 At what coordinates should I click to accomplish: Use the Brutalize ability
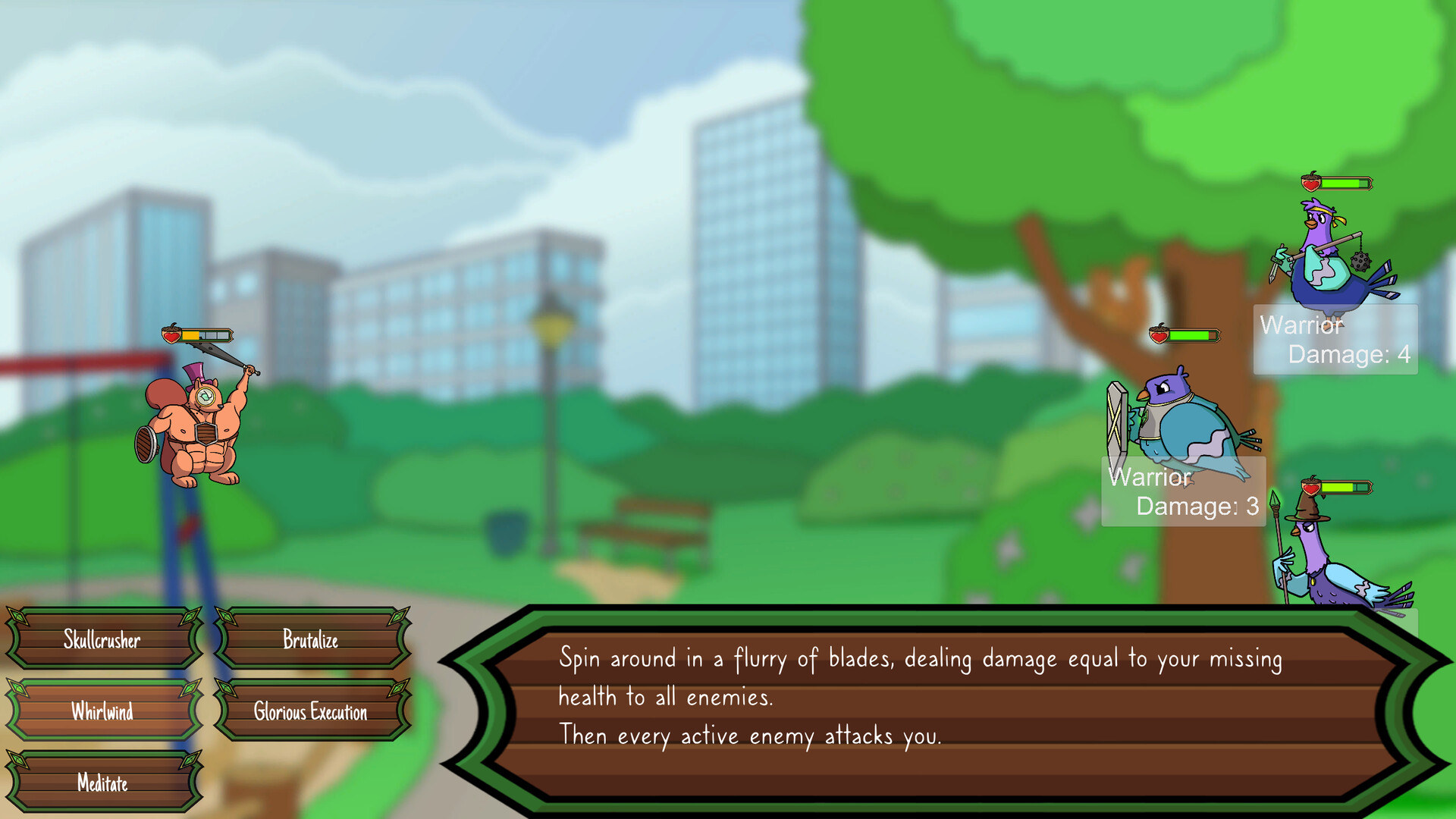(x=311, y=639)
